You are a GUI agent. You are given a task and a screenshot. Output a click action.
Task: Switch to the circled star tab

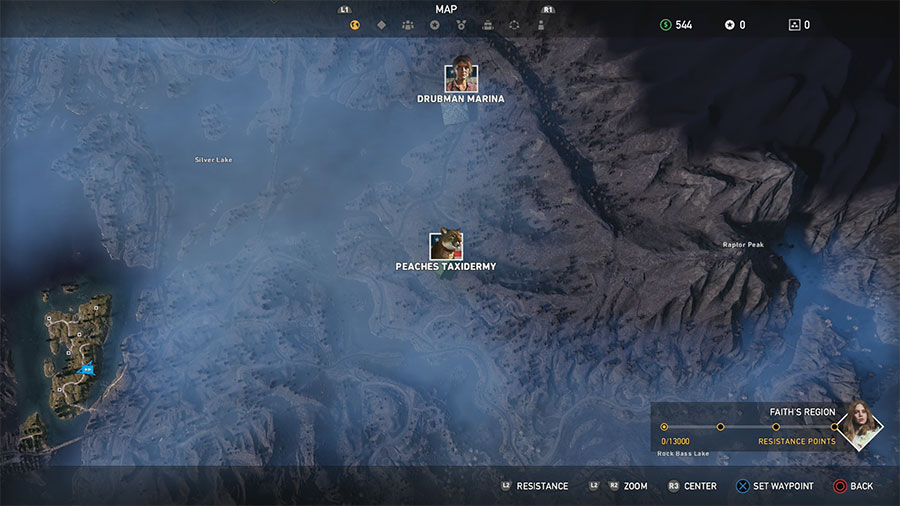pos(434,25)
